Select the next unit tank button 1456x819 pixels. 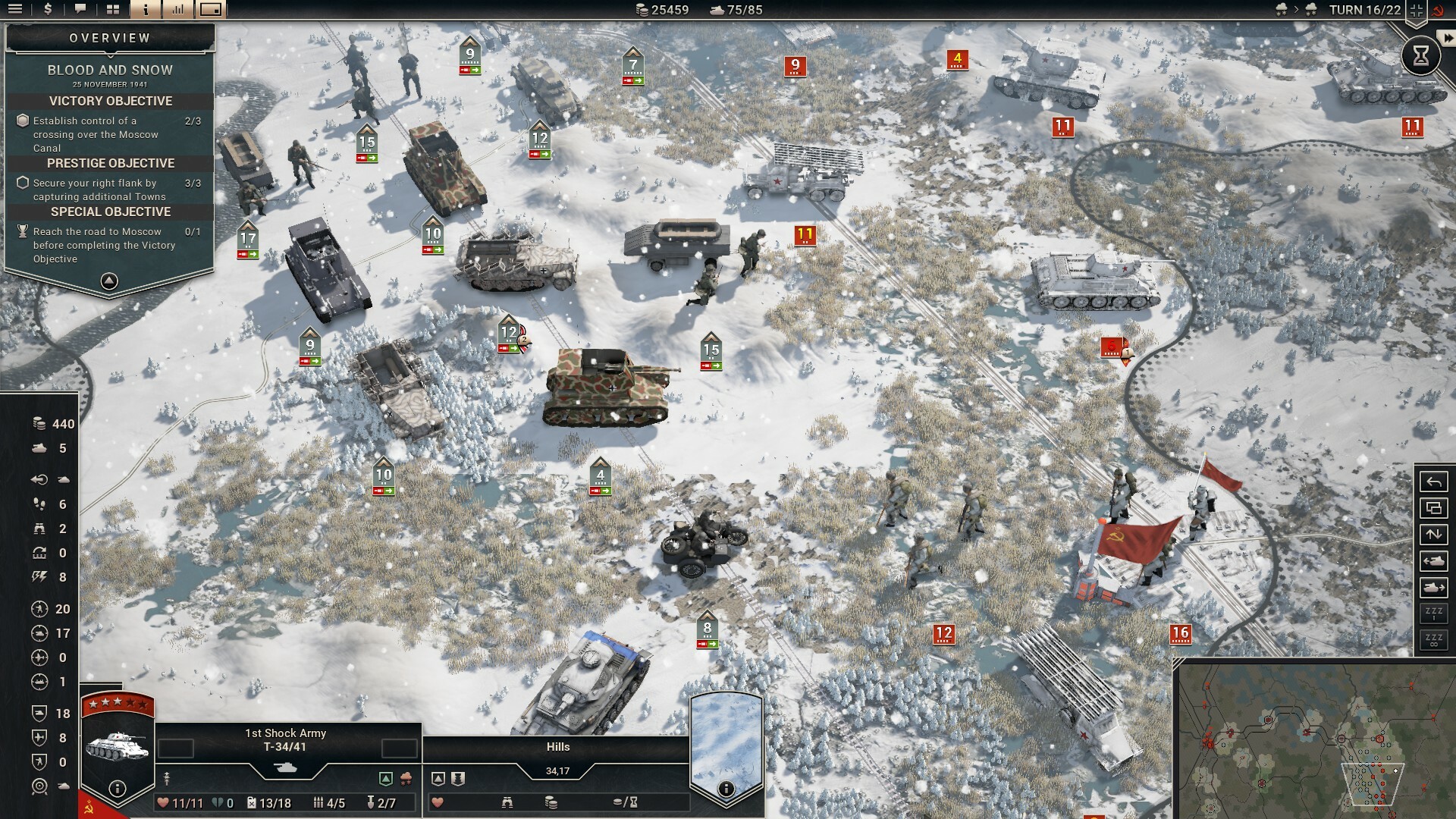tap(1433, 588)
